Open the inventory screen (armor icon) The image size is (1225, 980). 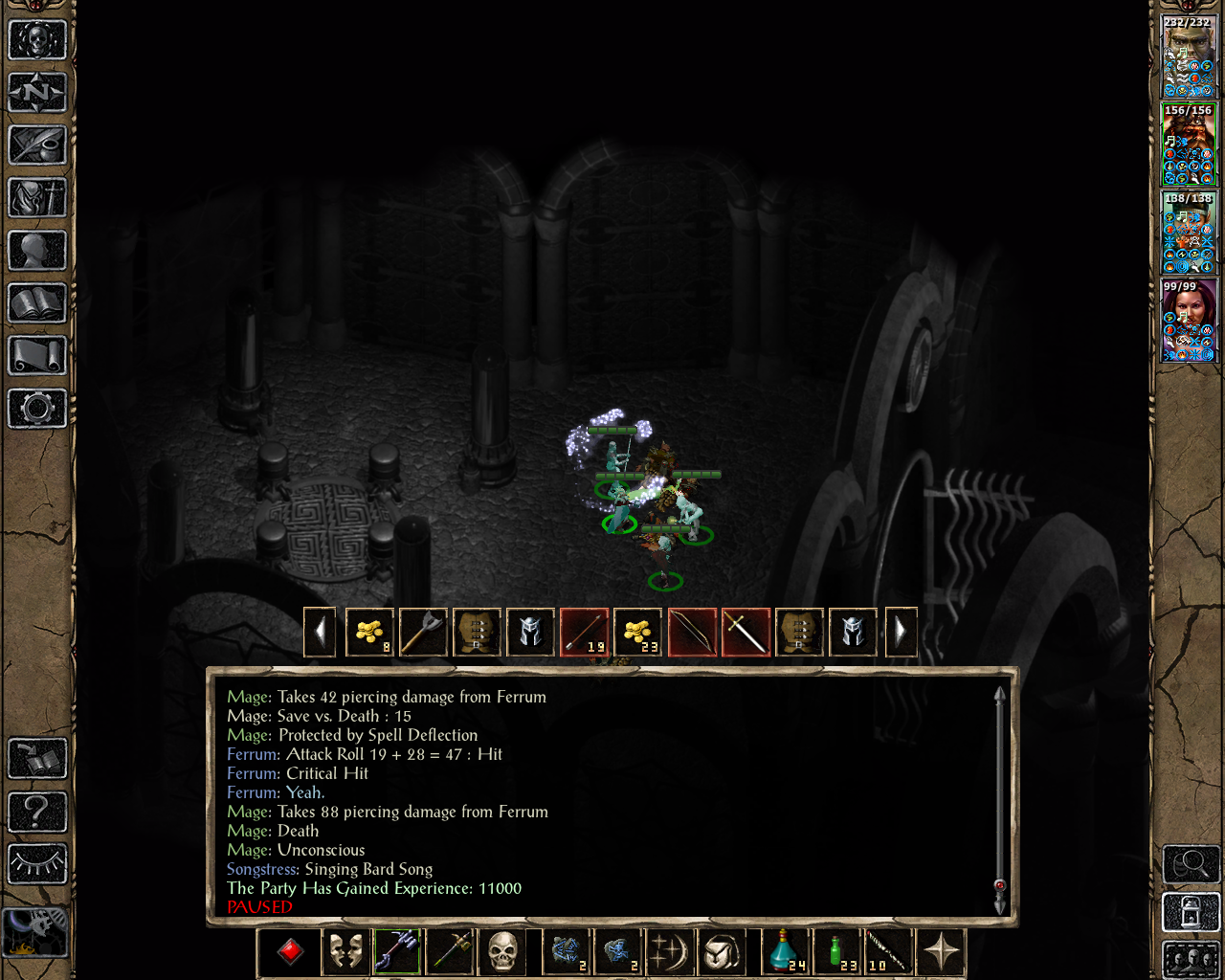coord(37,198)
